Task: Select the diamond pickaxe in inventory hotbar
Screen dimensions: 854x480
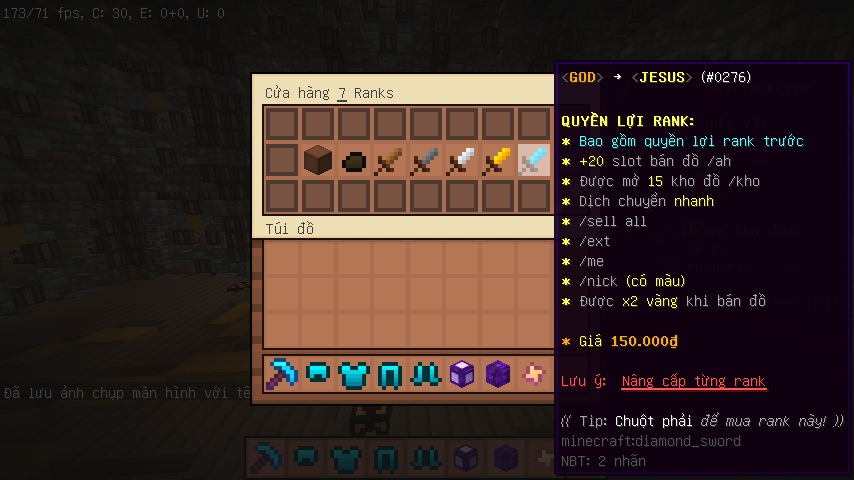Action: coord(282,374)
